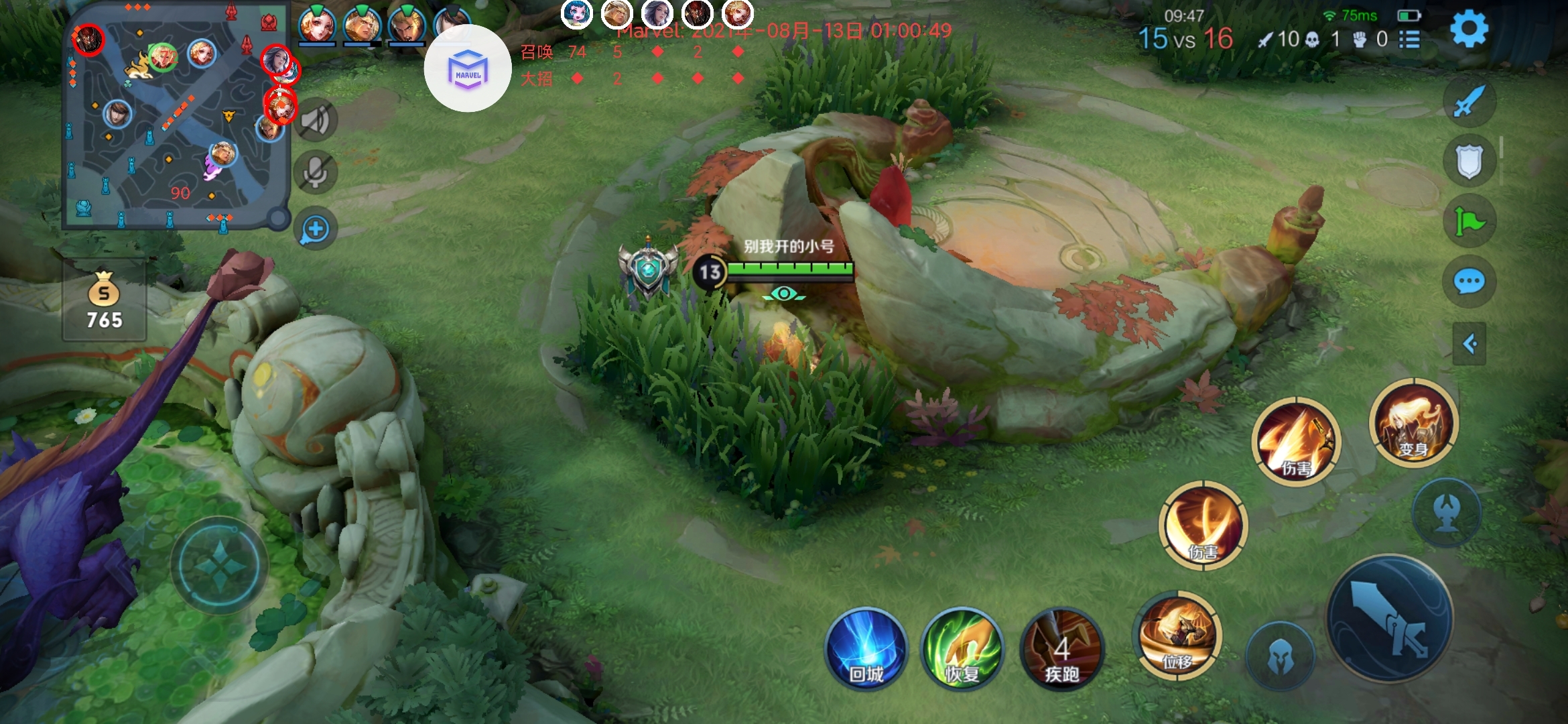Tap the helmet target-hero button
Image resolution: width=1568 pixels, height=724 pixels.
[1280, 656]
